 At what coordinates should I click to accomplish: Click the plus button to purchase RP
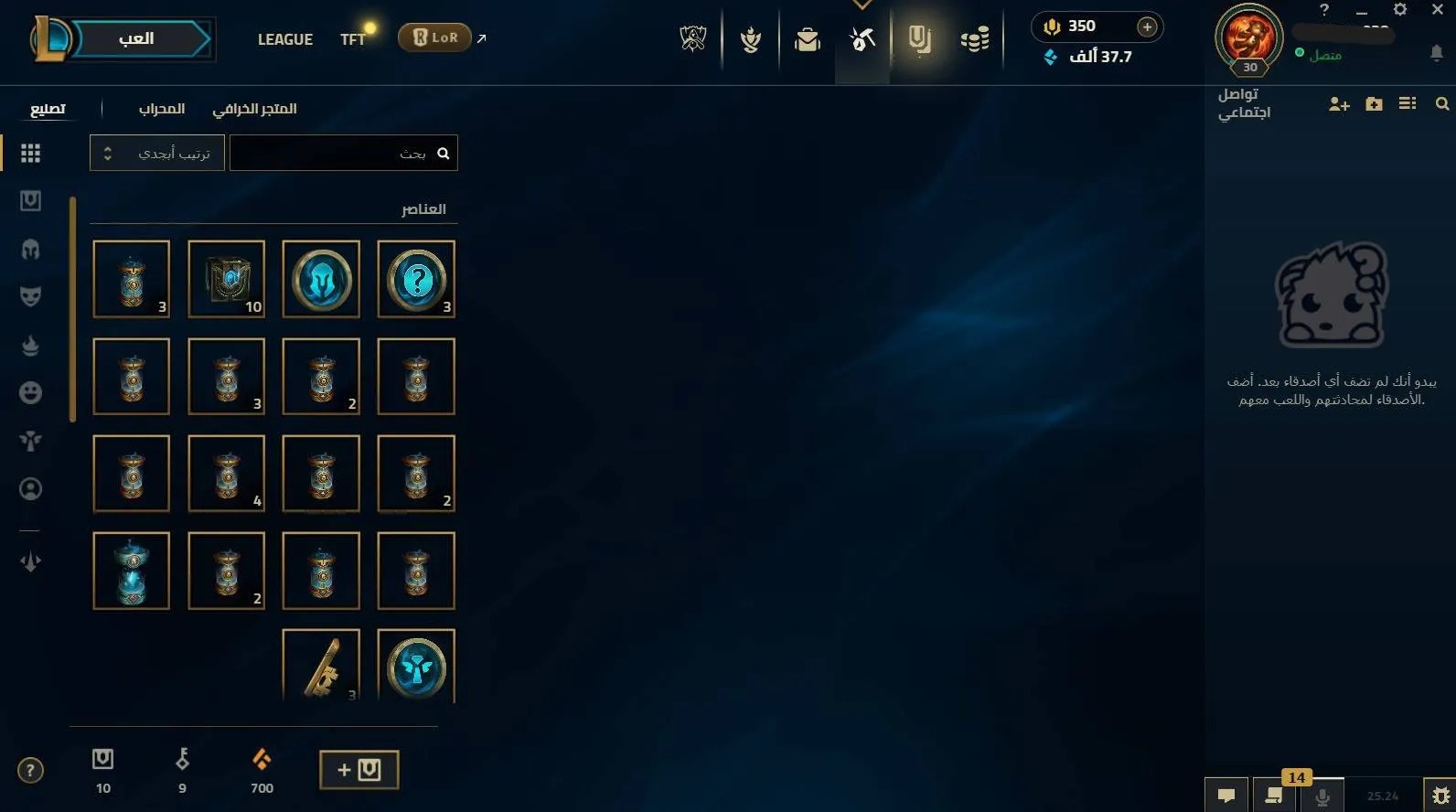[1146, 27]
